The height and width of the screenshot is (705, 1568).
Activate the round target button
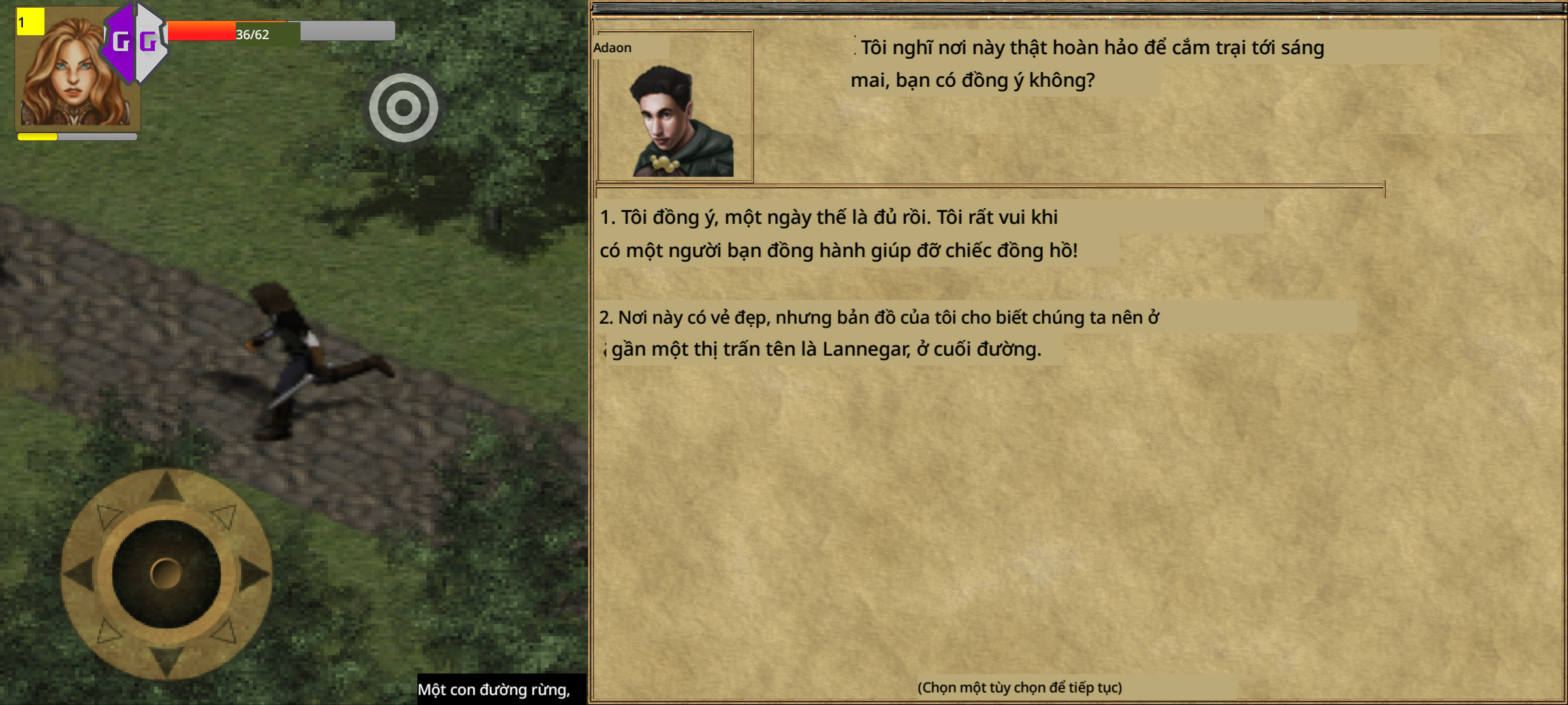pos(403,108)
